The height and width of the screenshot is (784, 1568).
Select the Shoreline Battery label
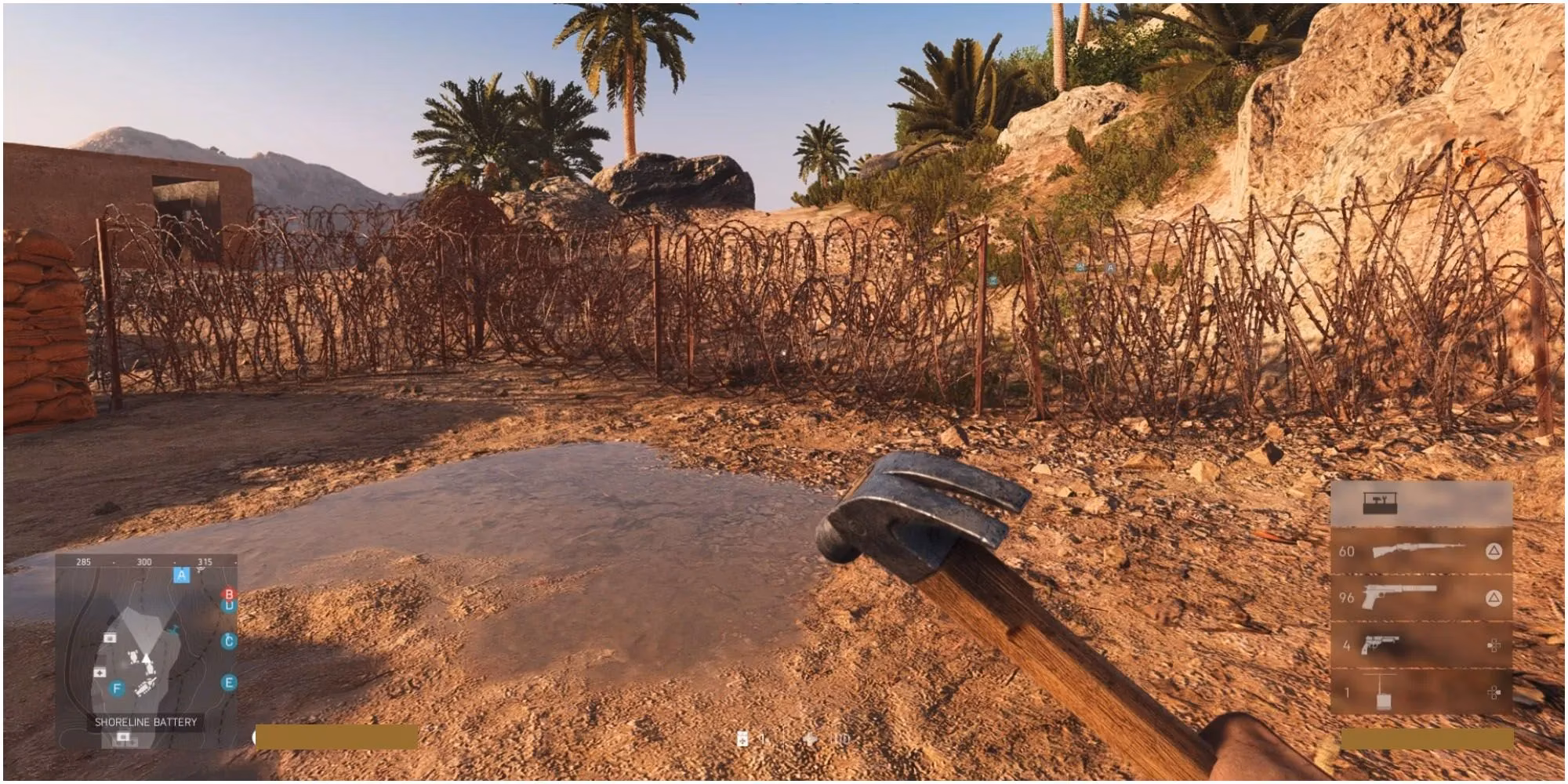tap(145, 721)
